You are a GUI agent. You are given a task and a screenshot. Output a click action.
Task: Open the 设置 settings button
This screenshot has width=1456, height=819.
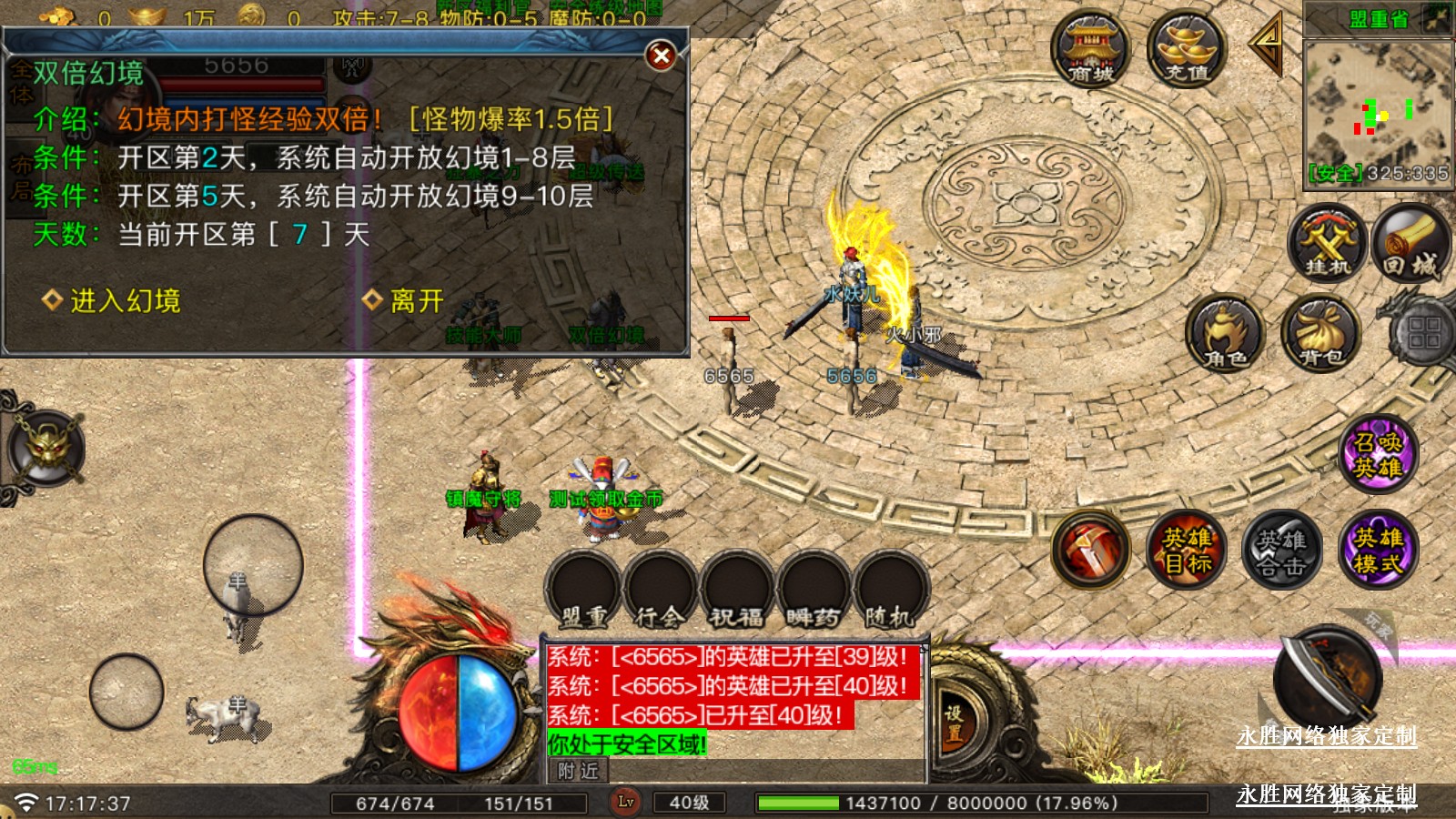click(x=953, y=723)
